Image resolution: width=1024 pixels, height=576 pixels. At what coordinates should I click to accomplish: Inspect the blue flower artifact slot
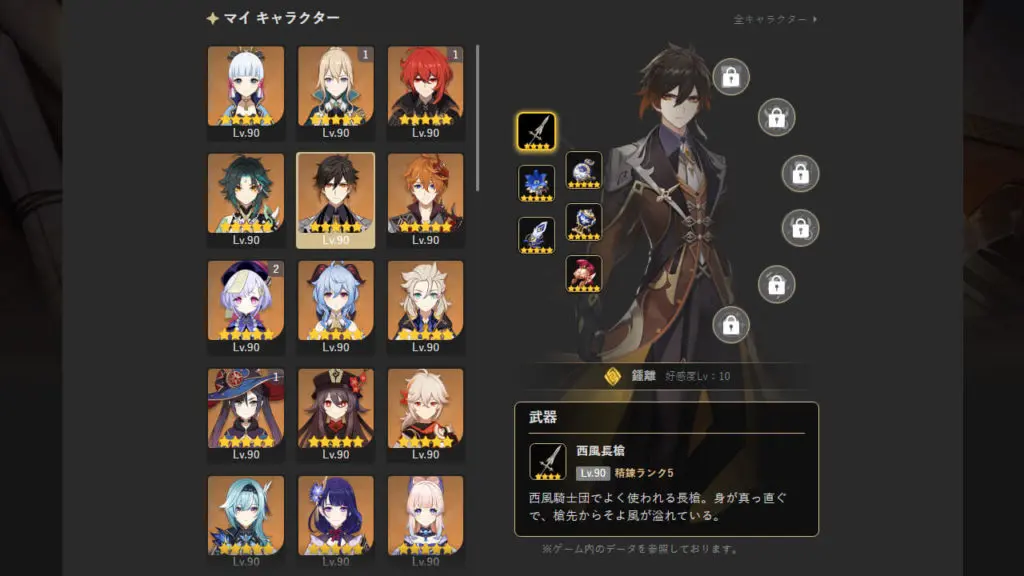[x=536, y=183]
